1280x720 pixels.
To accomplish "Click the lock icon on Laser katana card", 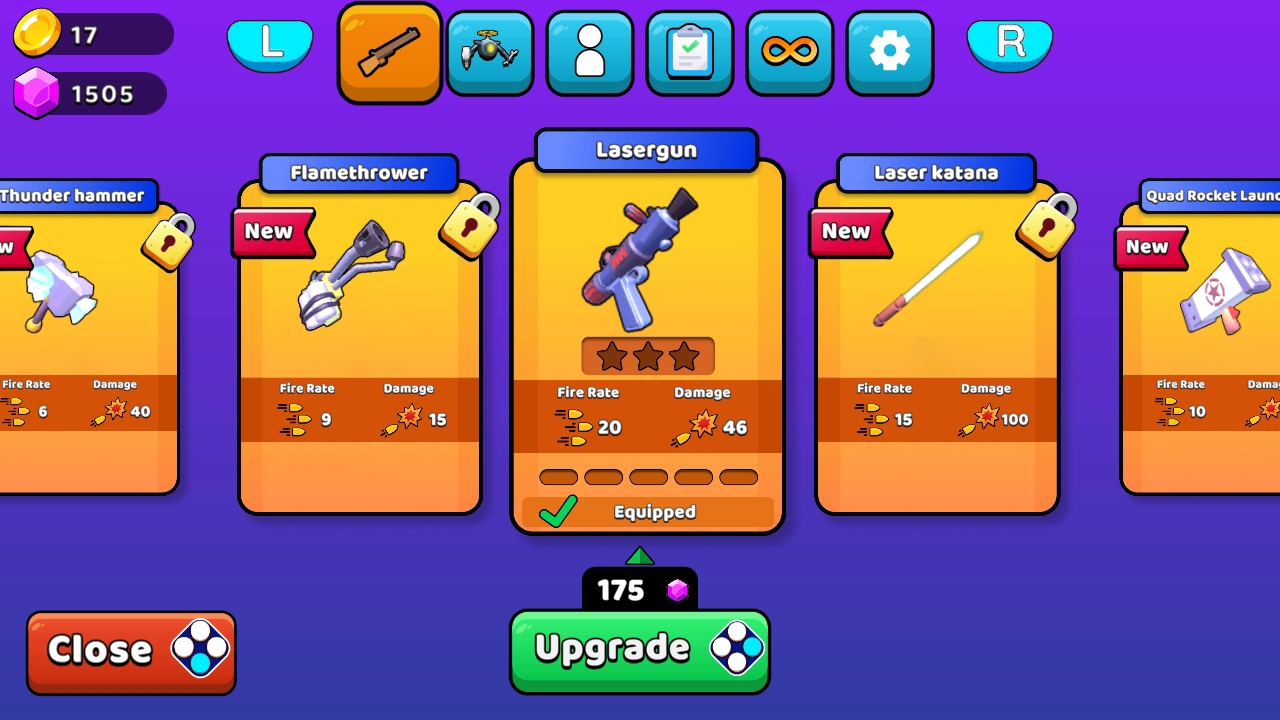I will 1047,228.
